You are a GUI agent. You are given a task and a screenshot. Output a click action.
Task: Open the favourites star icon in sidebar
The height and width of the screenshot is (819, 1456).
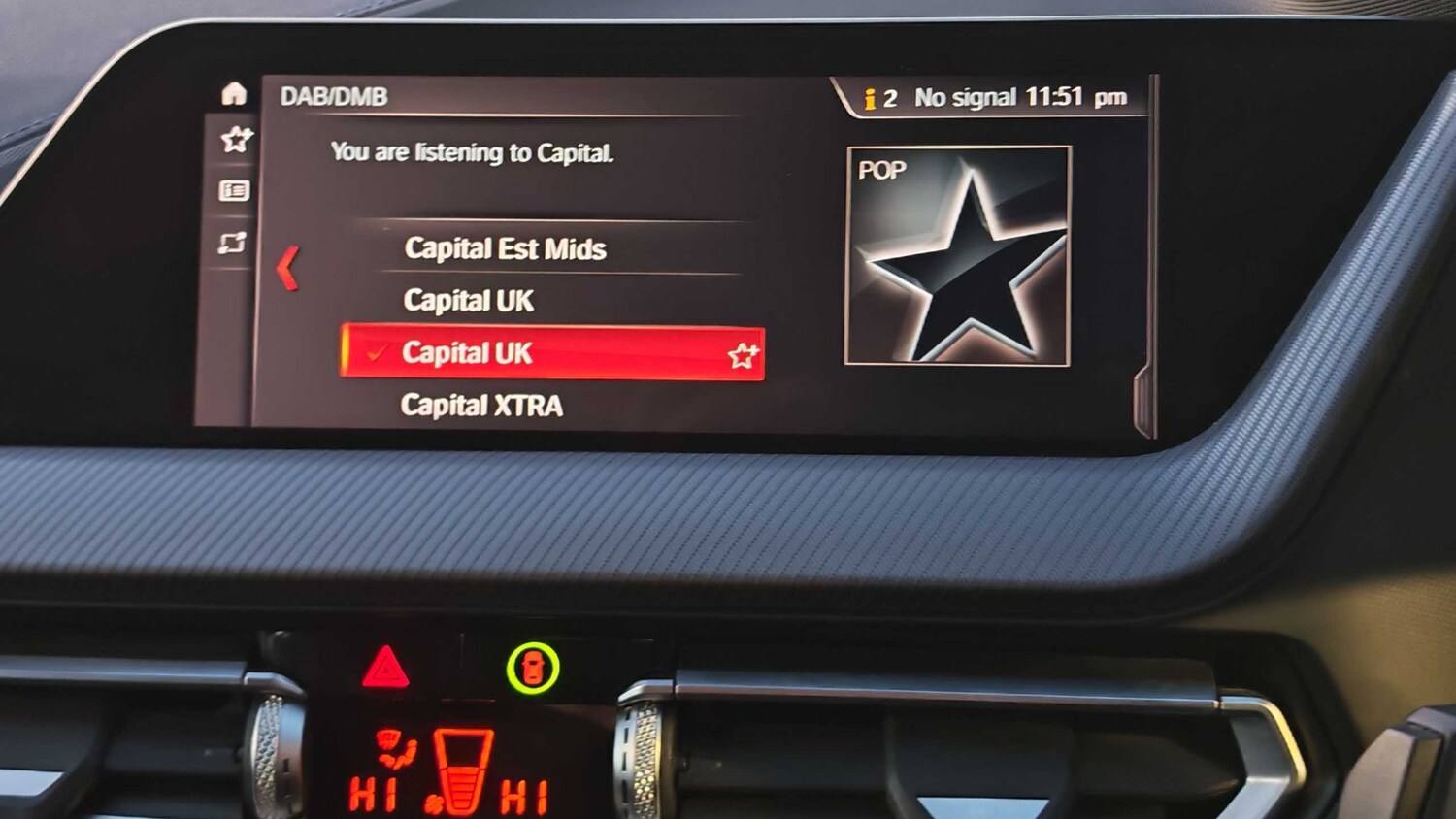236,140
